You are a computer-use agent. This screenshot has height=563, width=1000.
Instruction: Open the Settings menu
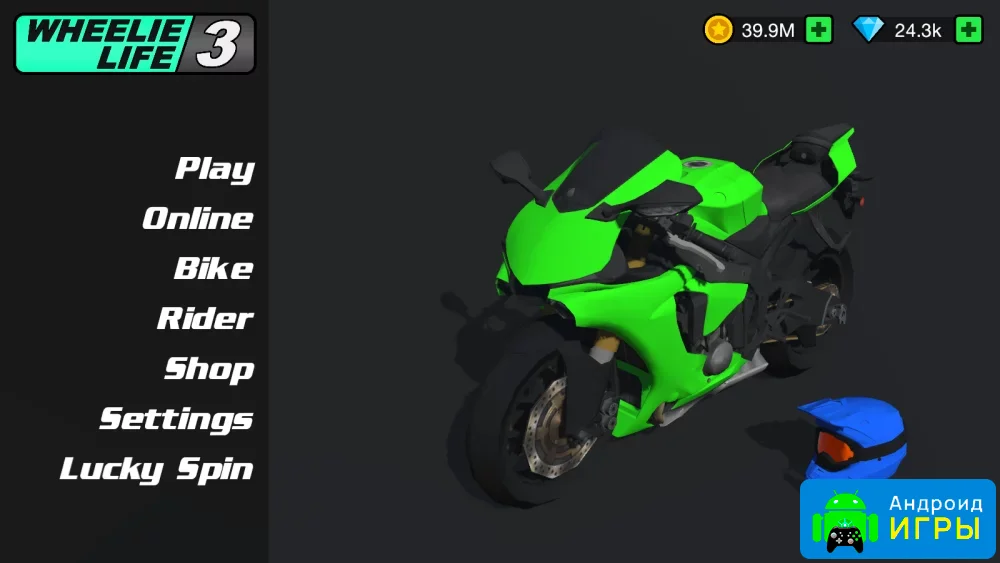click(x=176, y=418)
